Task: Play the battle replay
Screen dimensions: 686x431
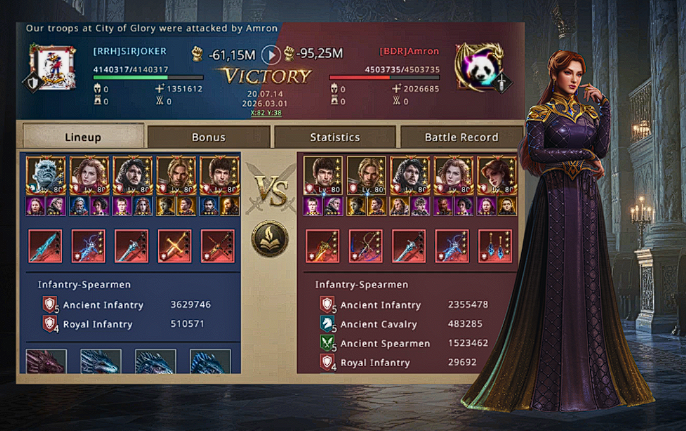Action: click(270, 53)
